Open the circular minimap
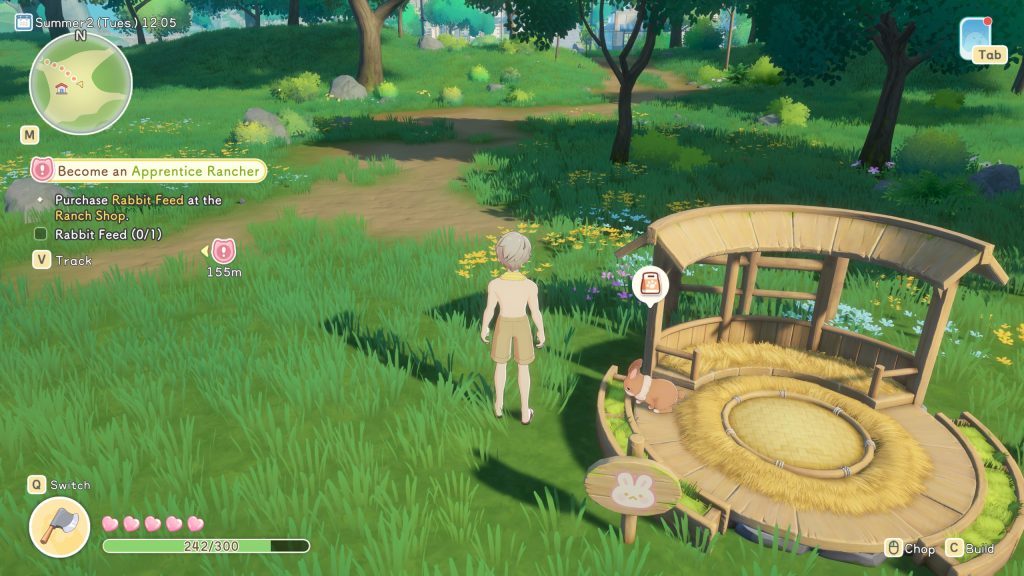 coord(80,84)
